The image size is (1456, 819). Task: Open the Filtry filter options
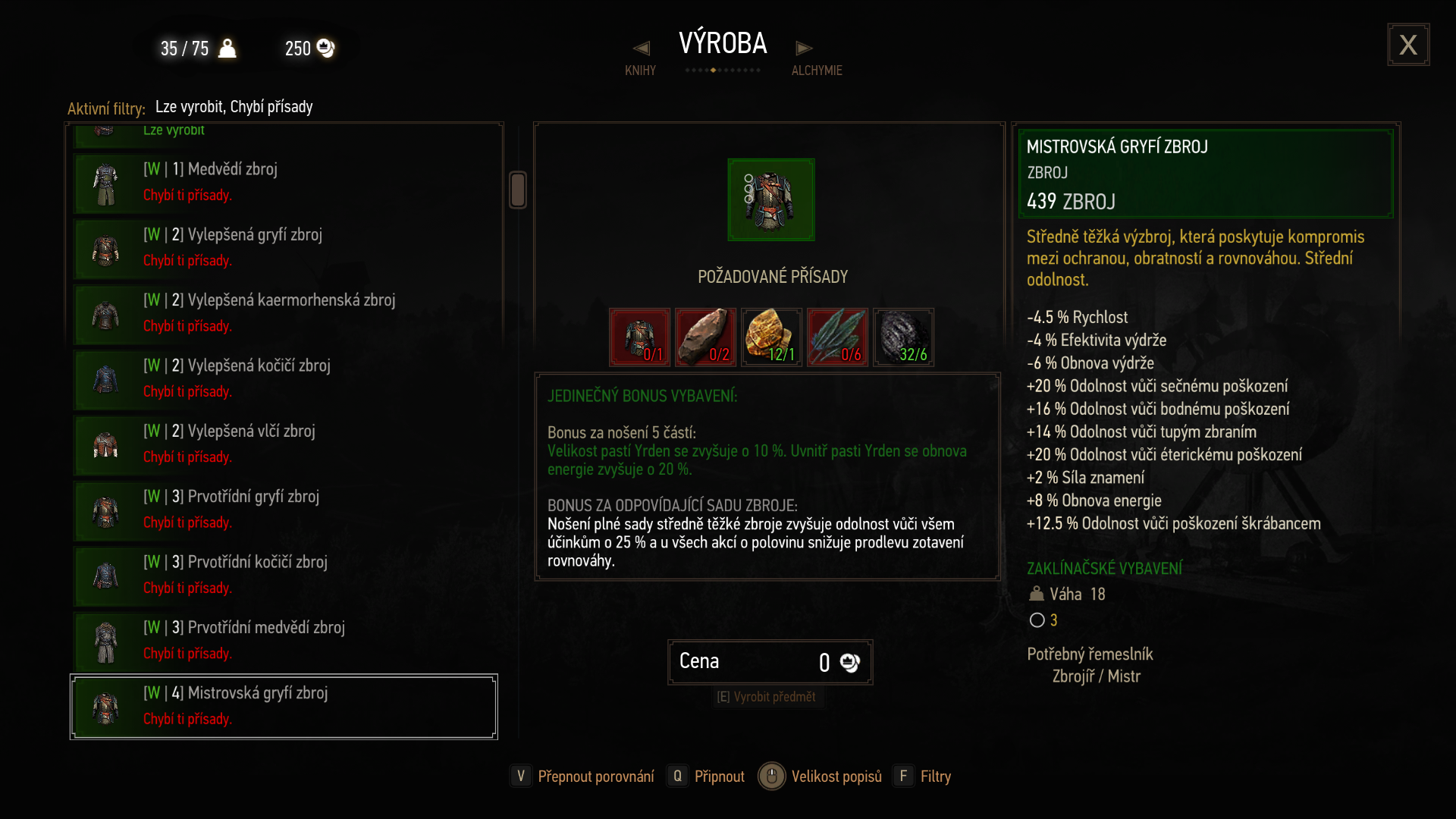click(923, 777)
